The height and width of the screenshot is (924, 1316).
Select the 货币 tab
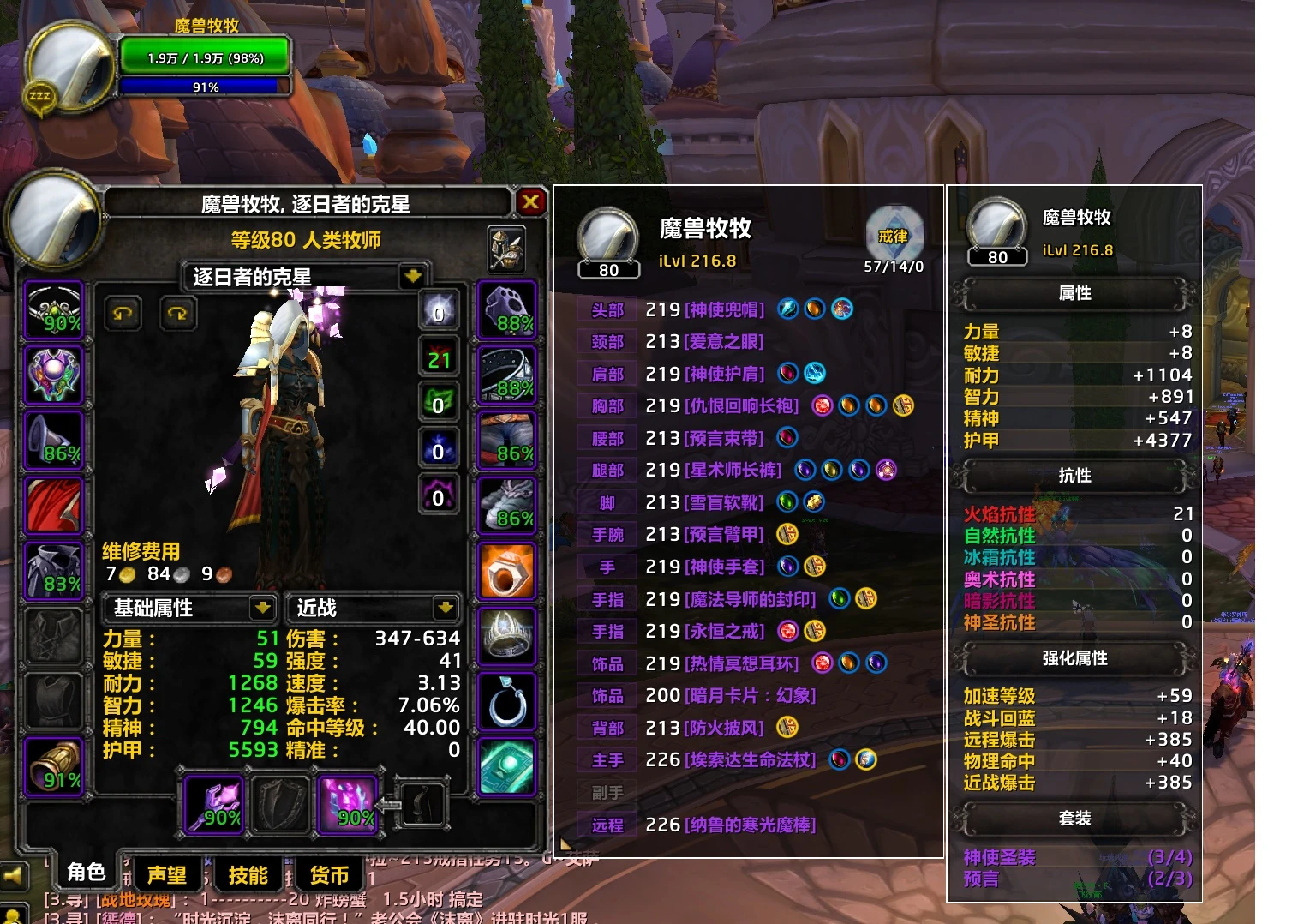(x=329, y=875)
